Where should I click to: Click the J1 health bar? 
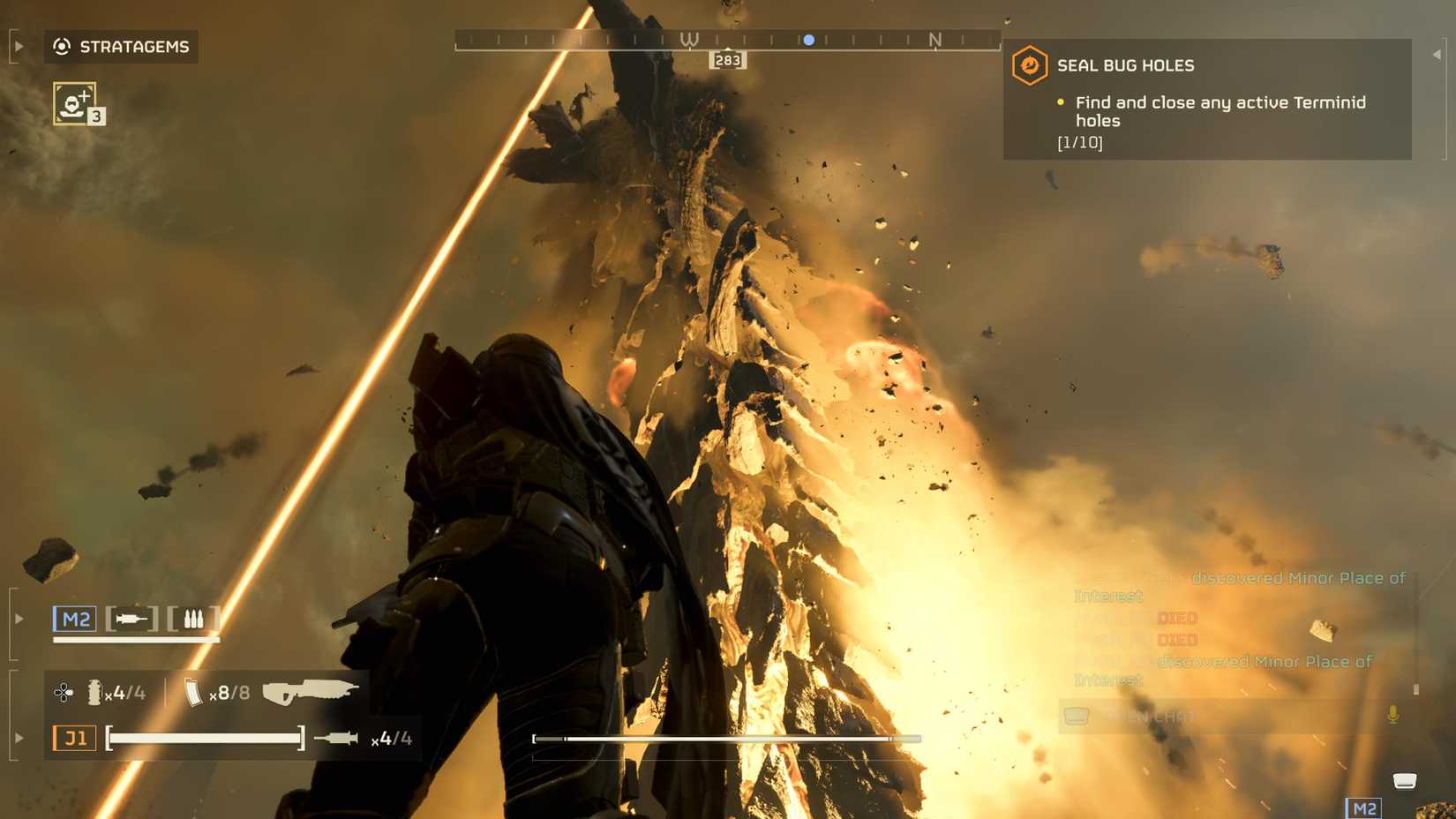[x=203, y=738]
